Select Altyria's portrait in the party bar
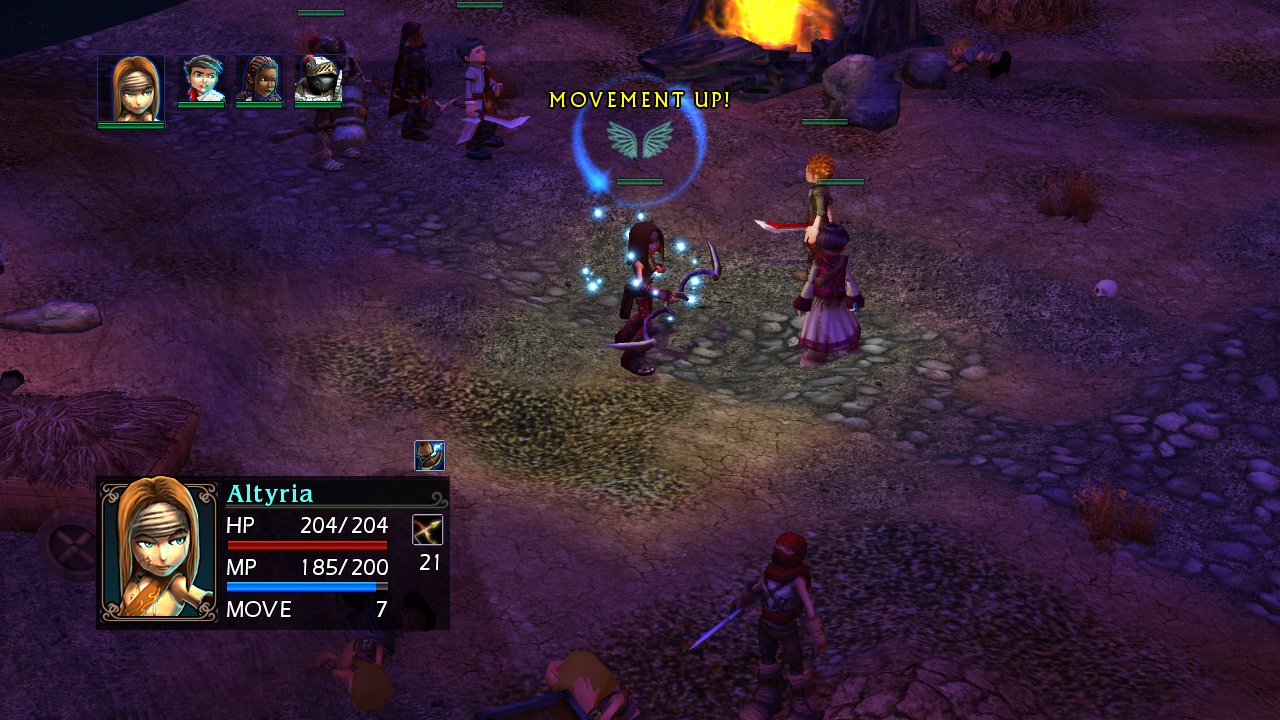The width and height of the screenshot is (1280, 720). (130, 88)
